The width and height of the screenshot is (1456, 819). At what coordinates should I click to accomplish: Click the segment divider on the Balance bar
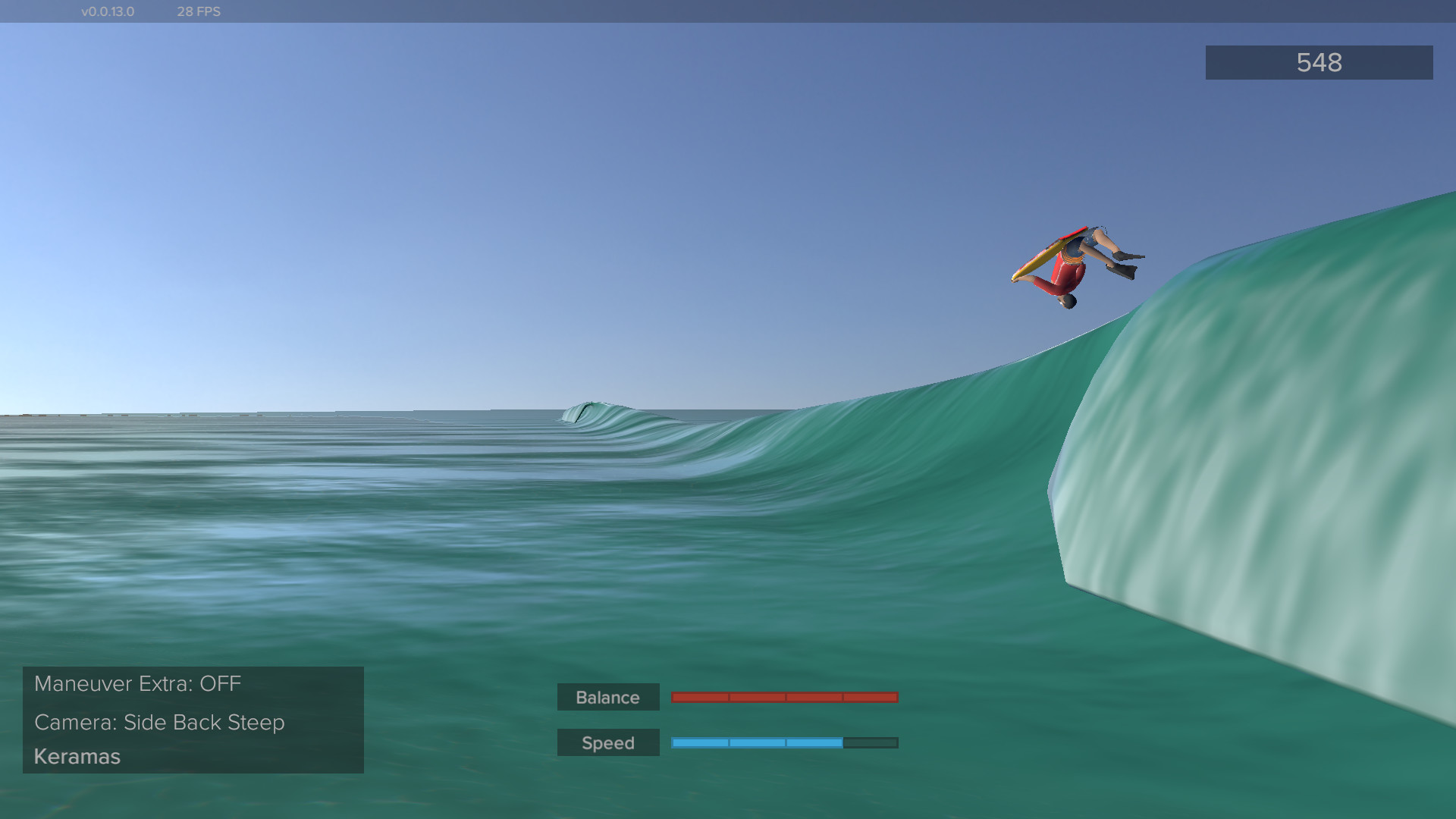click(x=786, y=695)
